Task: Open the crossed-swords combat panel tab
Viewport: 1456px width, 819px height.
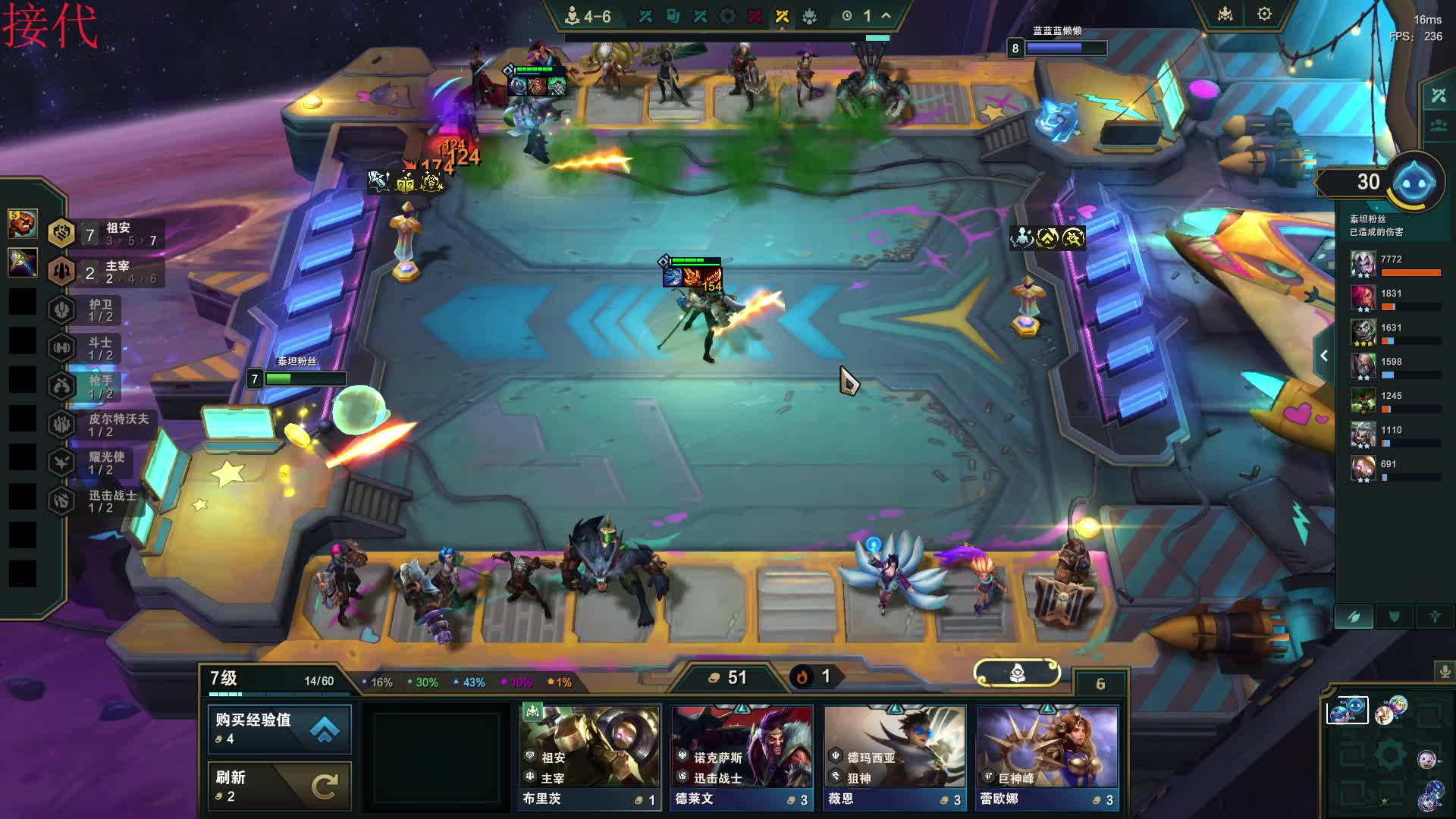Action: (1439, 96)
